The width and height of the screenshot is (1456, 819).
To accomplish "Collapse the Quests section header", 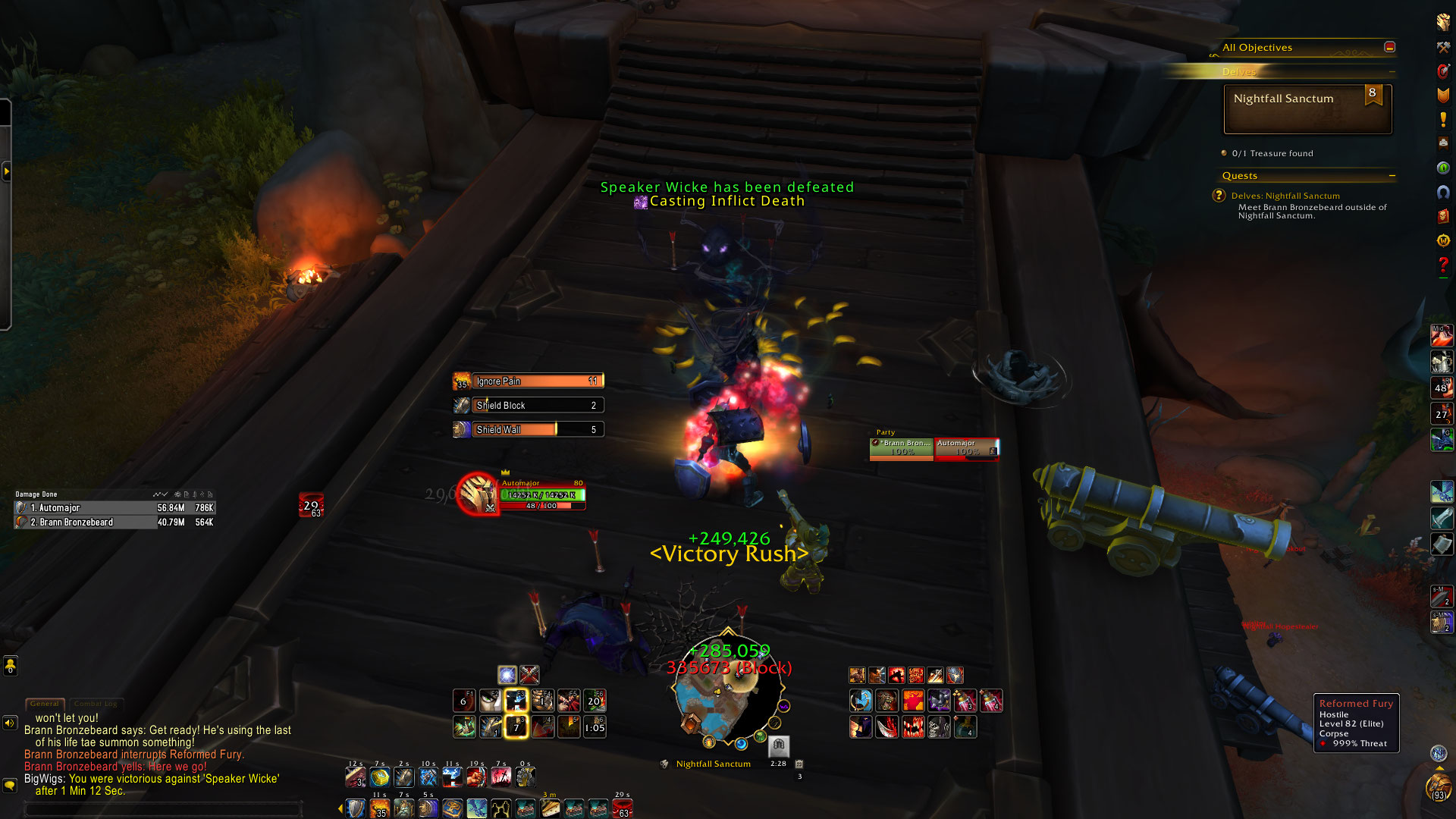I will pos(1392,176).
